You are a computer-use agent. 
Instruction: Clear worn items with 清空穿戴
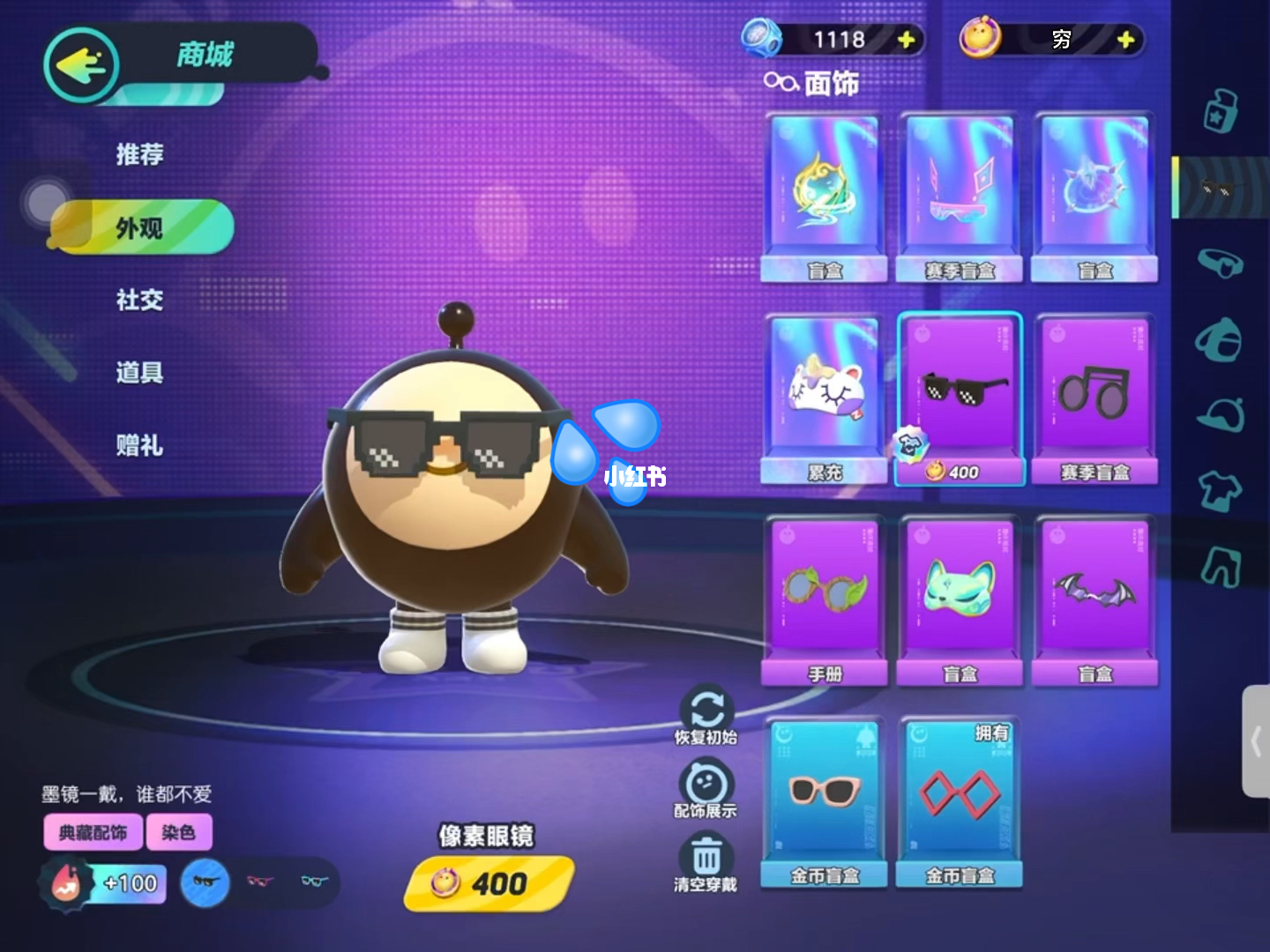pos(706,861)
